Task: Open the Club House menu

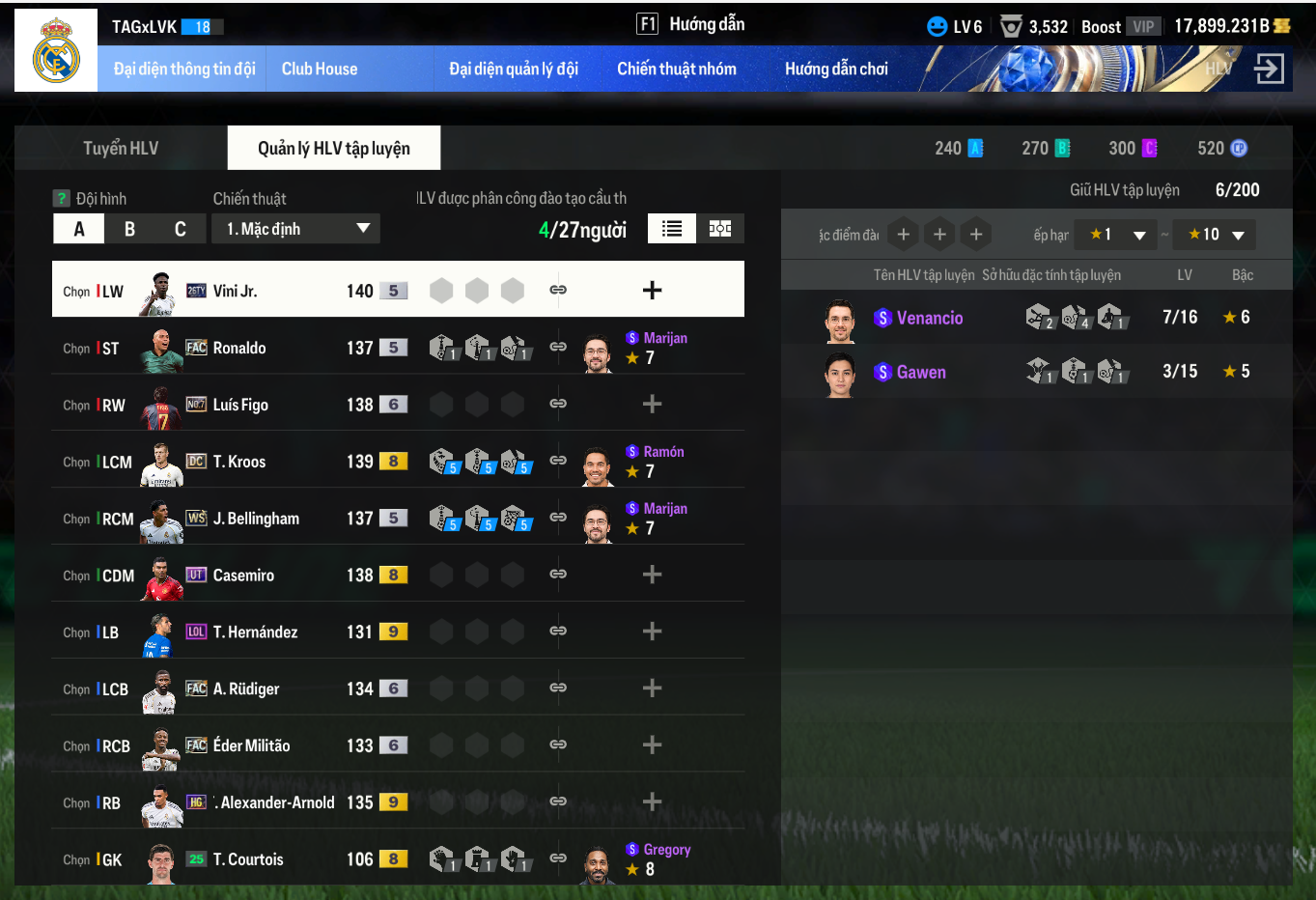Action: point(320,69)
